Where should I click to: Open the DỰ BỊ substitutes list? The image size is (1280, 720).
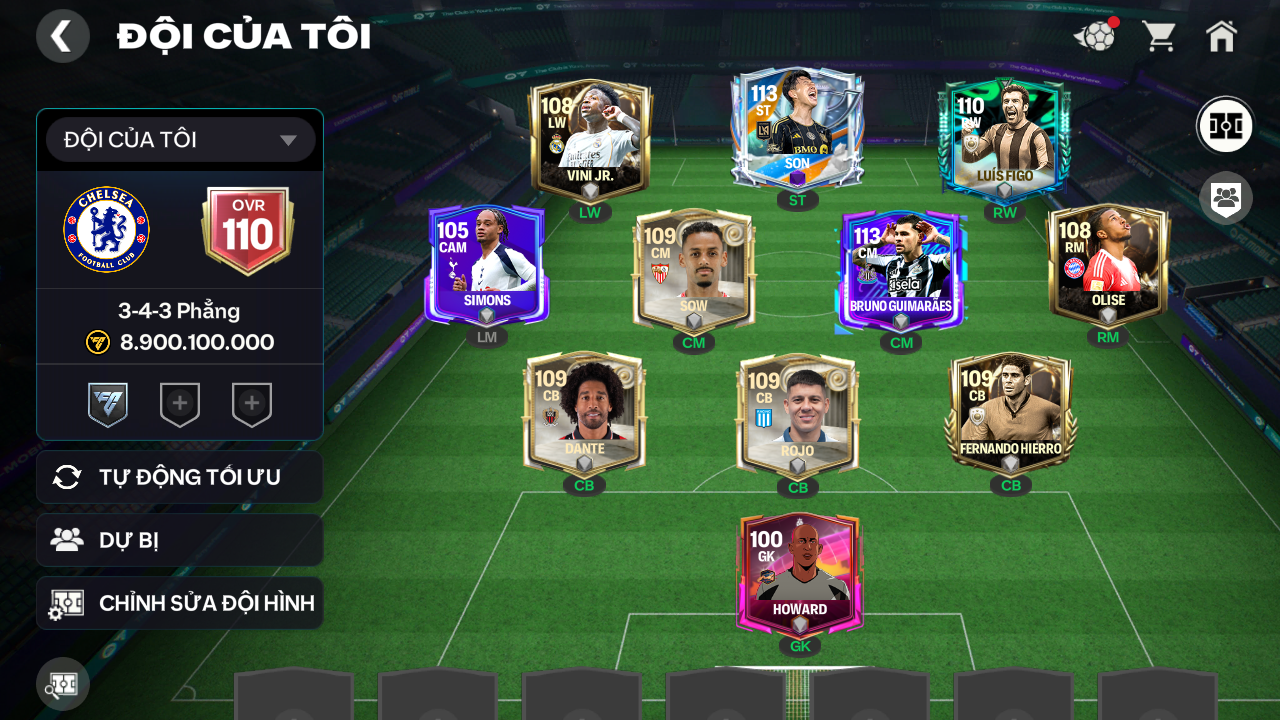(180, 540)
